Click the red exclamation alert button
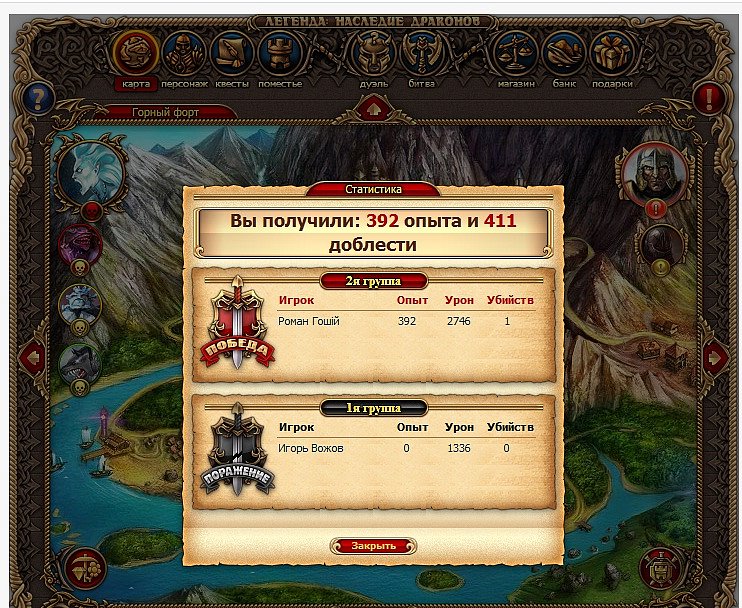 click(709, 98)
